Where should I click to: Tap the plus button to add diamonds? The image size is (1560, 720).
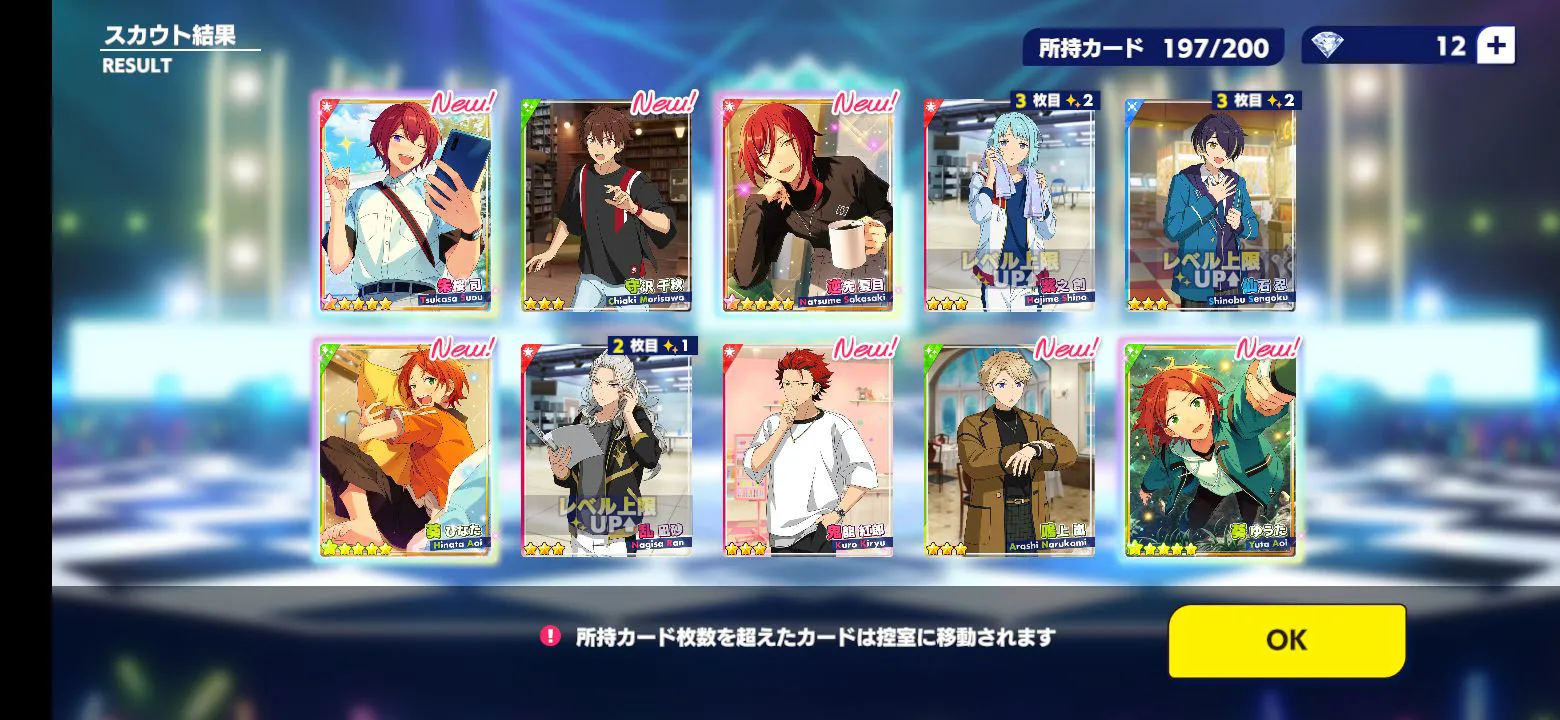1495,46
